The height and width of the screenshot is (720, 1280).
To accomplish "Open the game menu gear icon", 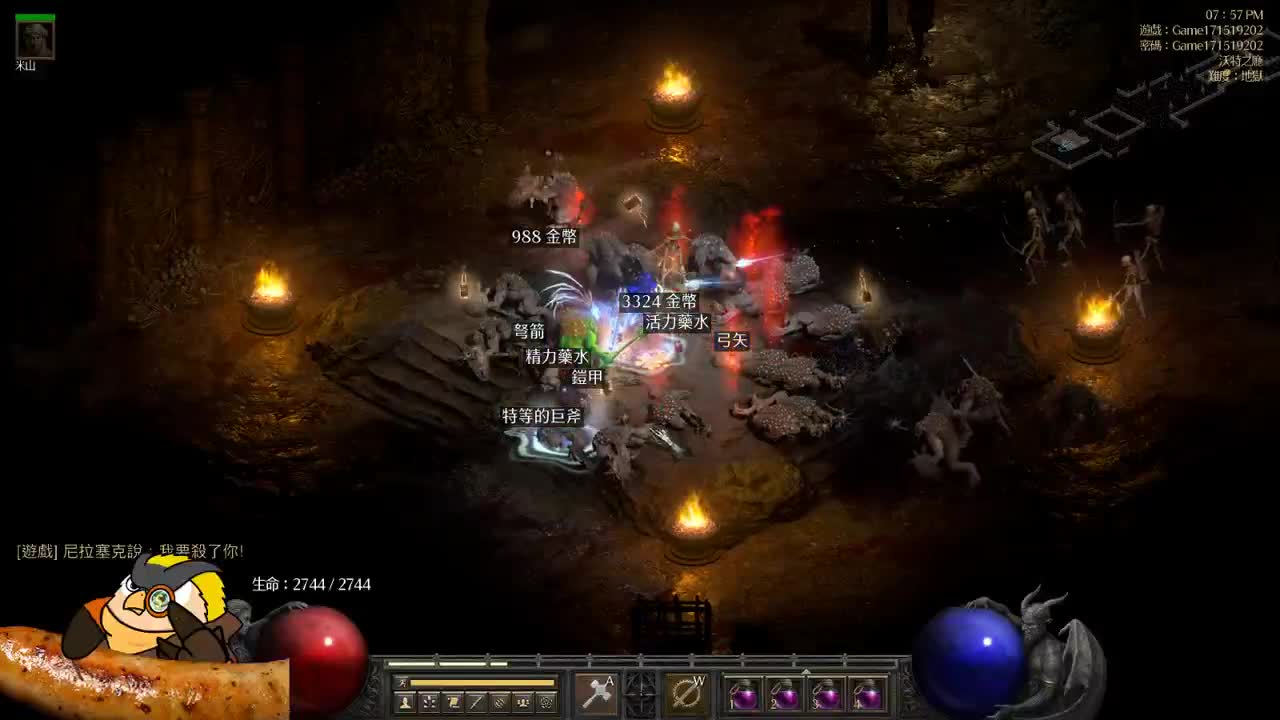I will coord(546,702).
